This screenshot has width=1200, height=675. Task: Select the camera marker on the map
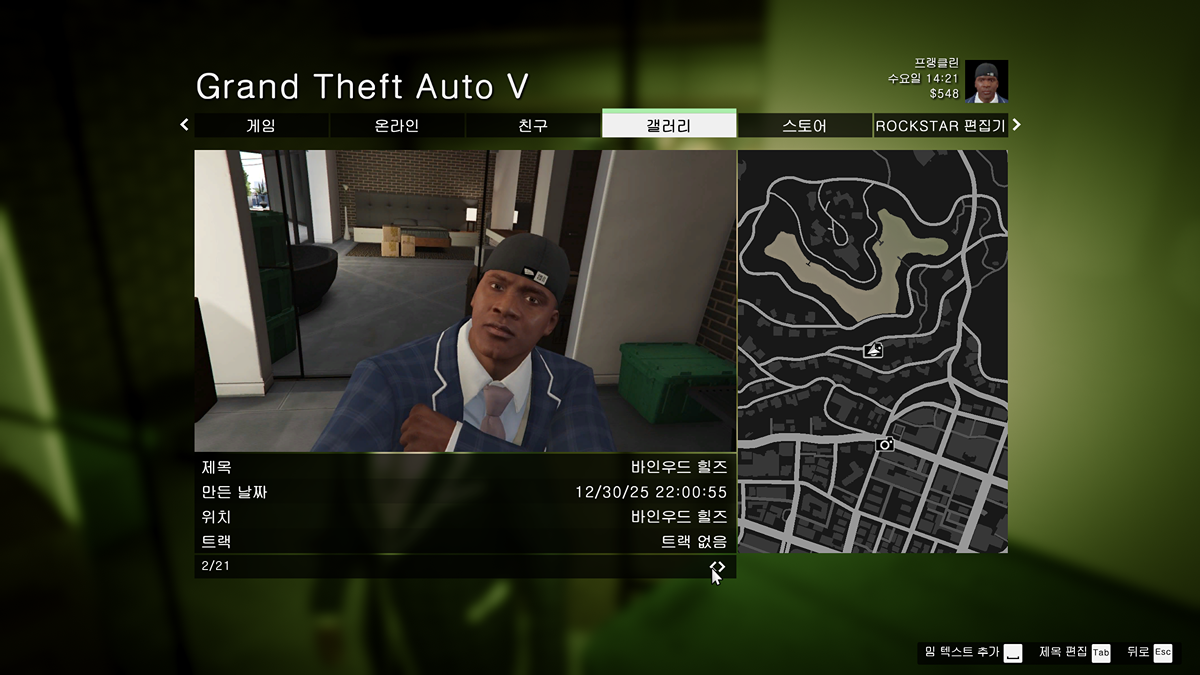tap(884, 444)
